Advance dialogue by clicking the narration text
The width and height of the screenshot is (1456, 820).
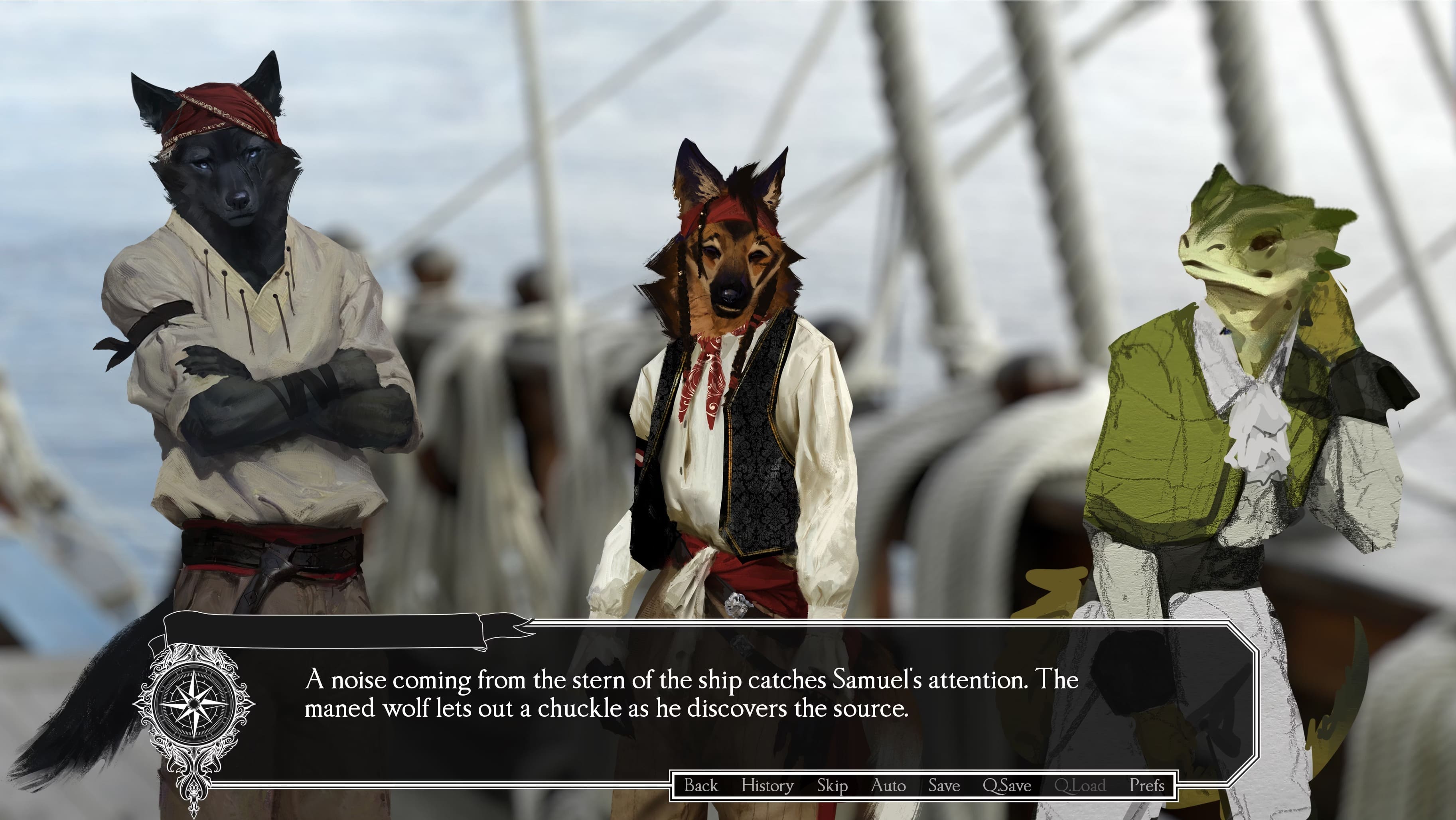click(x=691, y=694)
